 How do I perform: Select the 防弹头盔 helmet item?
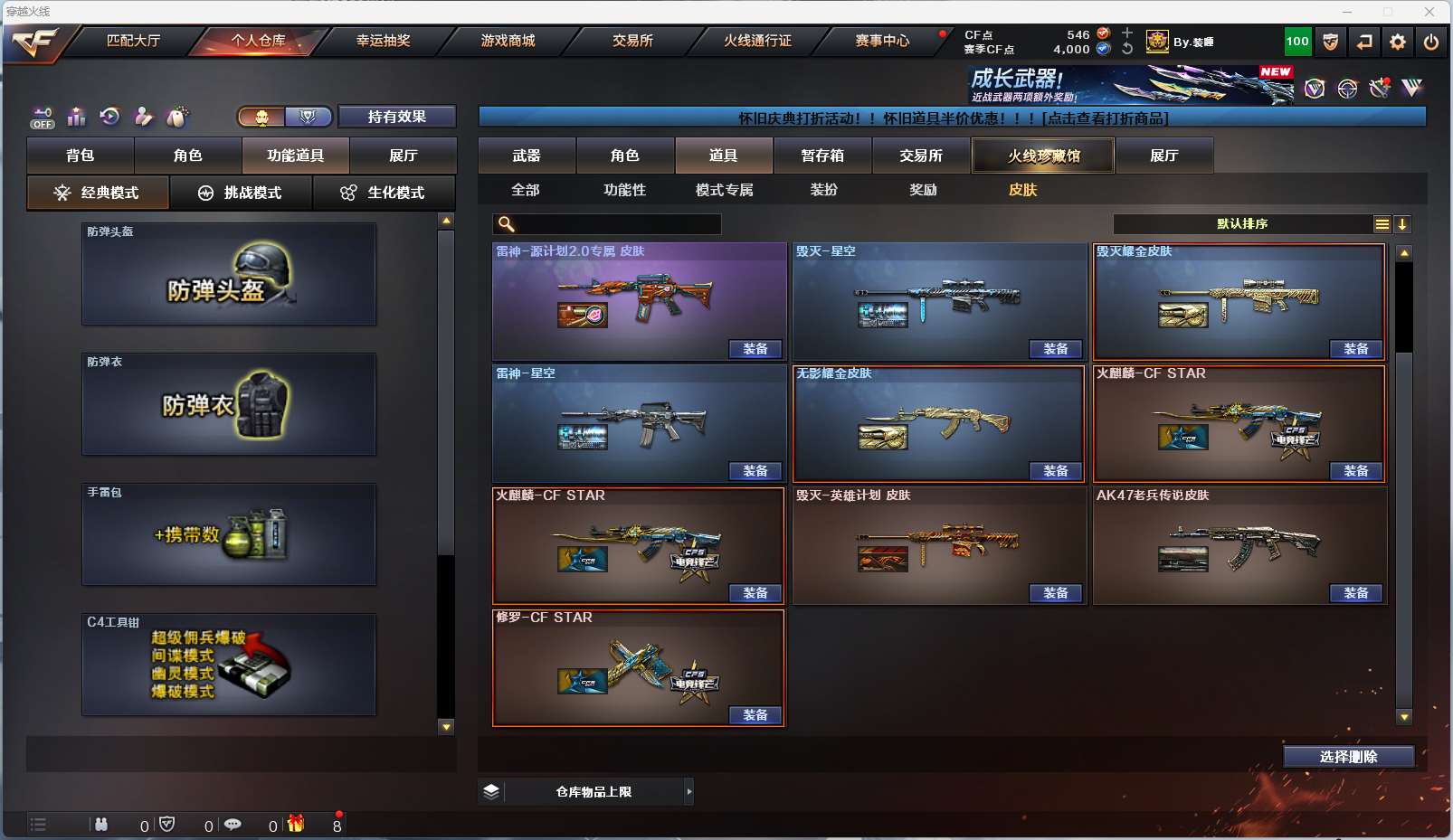[x=229, y=274]
